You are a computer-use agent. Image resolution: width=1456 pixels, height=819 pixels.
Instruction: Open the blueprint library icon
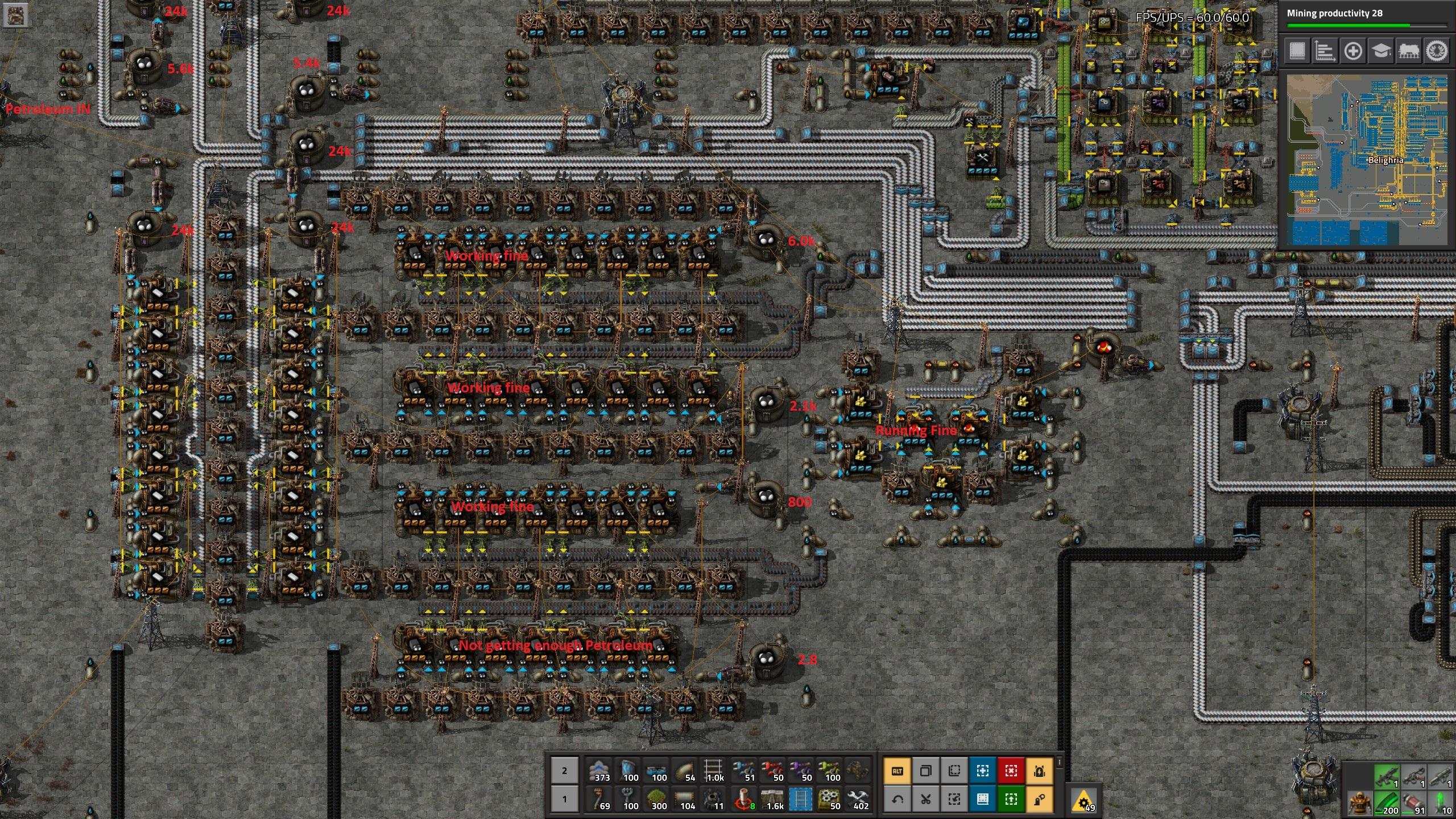click(1298, 51)
